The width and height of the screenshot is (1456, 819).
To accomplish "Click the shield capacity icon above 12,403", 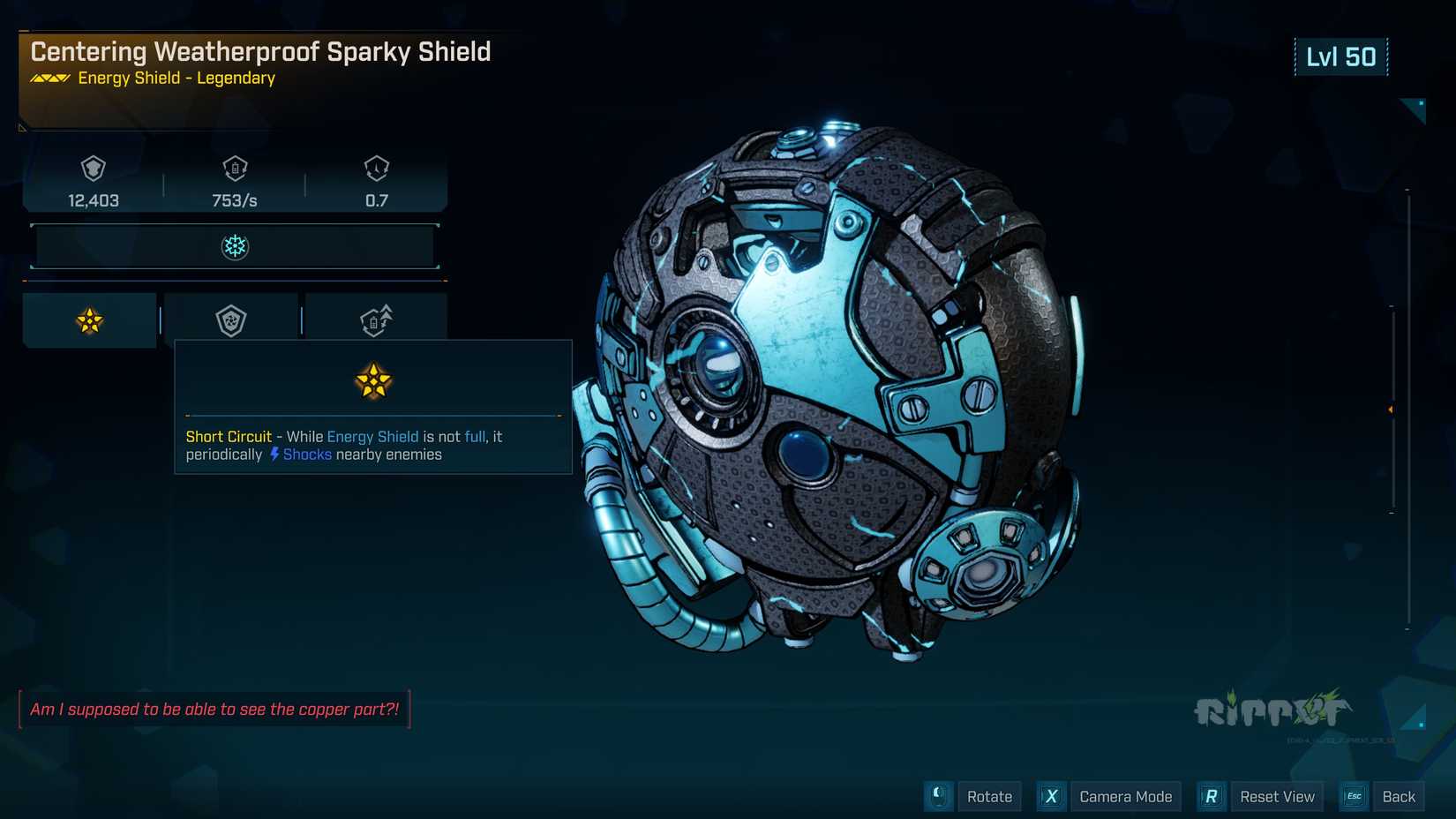I will tap(94, 169).
